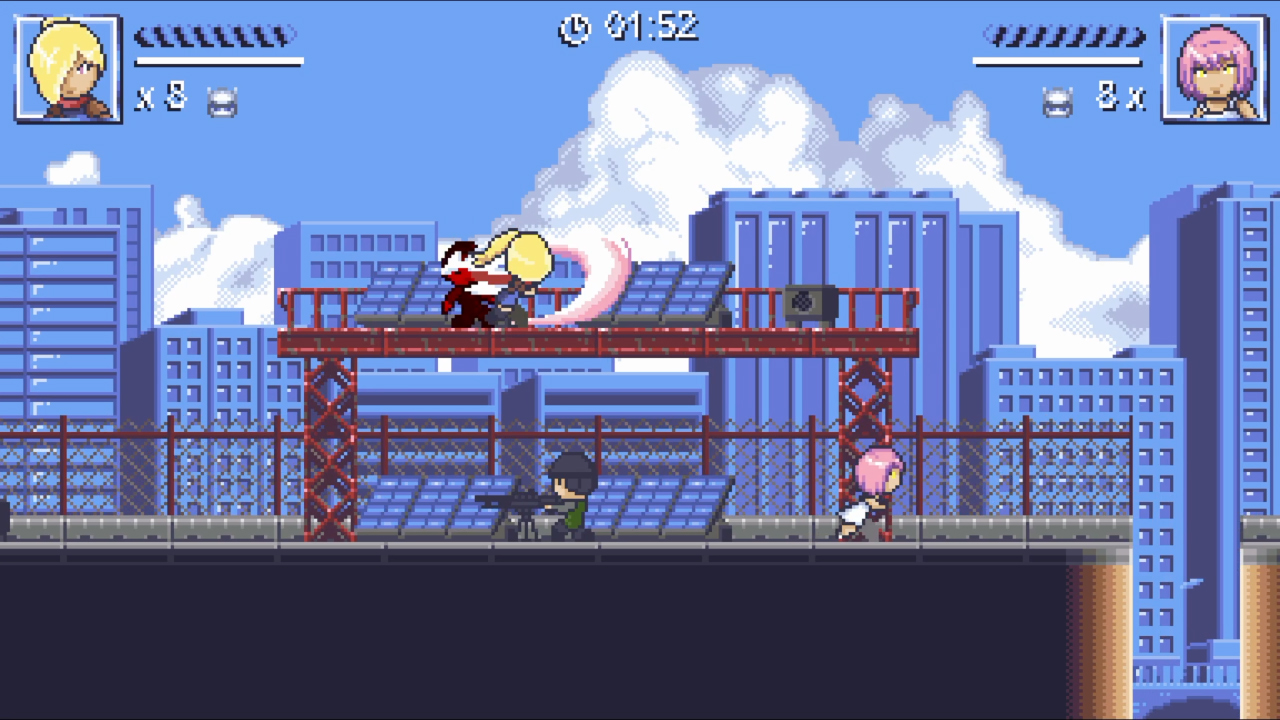Select the right player's helmet life icon

click(x=1055, y=100)
